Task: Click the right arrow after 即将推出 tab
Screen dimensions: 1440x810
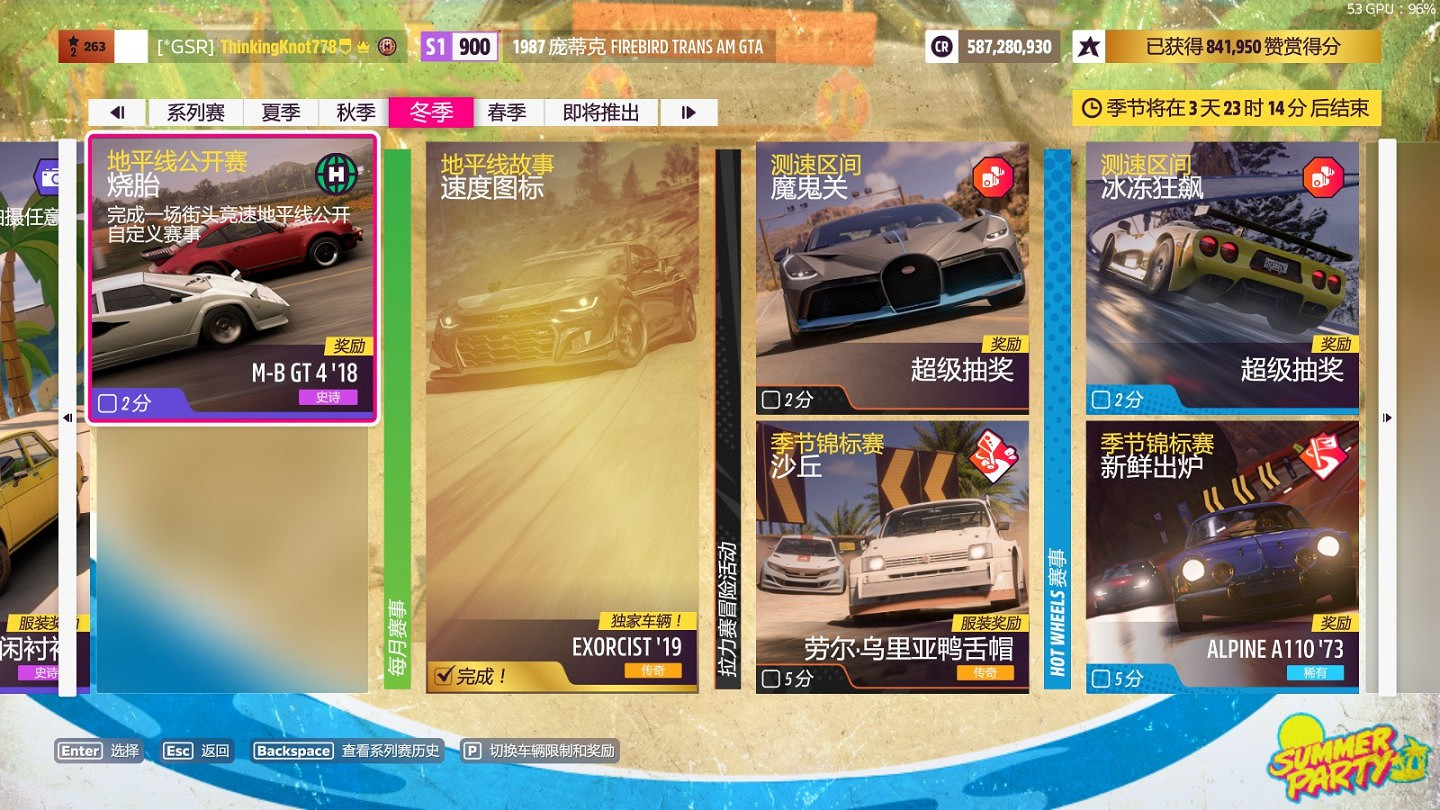Action: pyautogui.click(x=688, y=111)
